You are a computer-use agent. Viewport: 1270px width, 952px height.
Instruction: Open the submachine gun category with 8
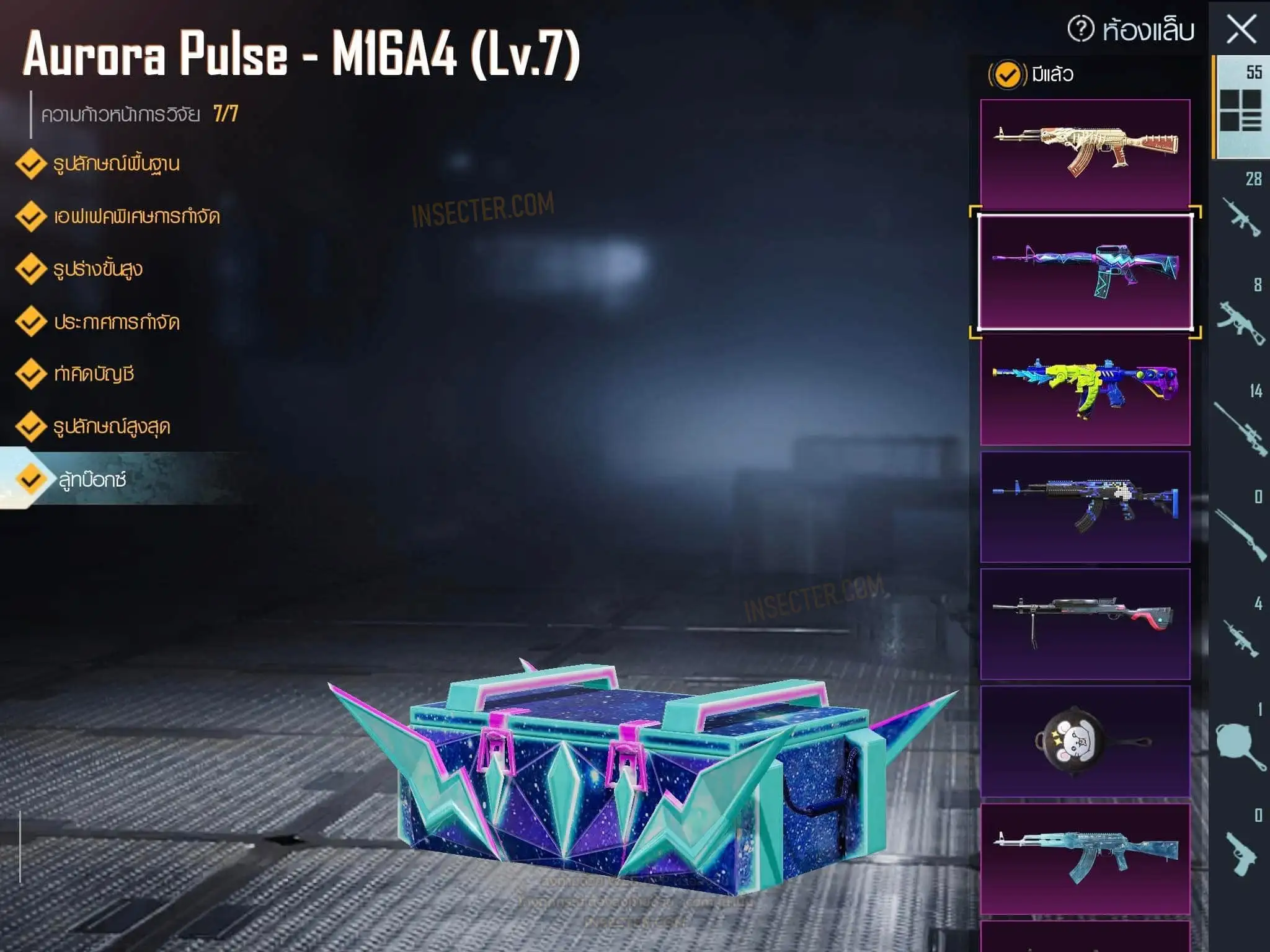coord(1241,315)
